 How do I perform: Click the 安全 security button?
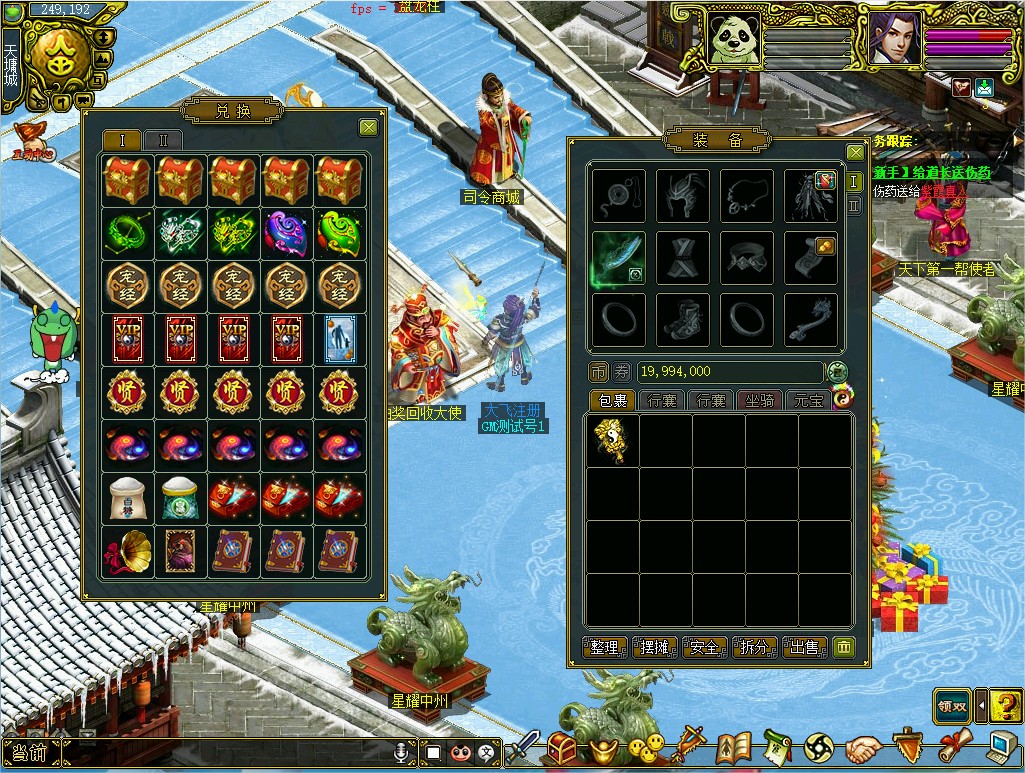pyautogui.click(x=704, y=648)
